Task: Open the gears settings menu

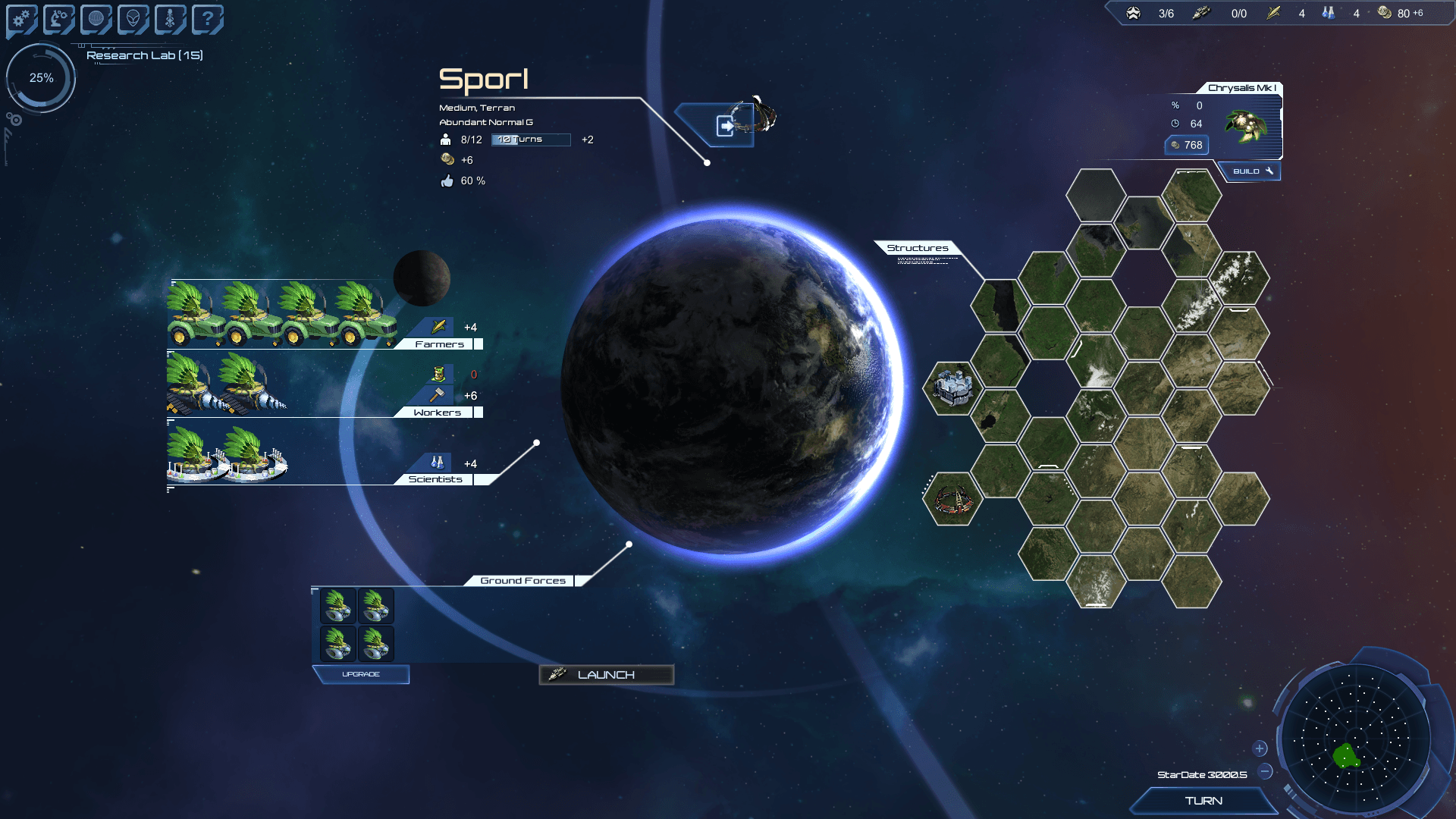Action: pos(21,19)
